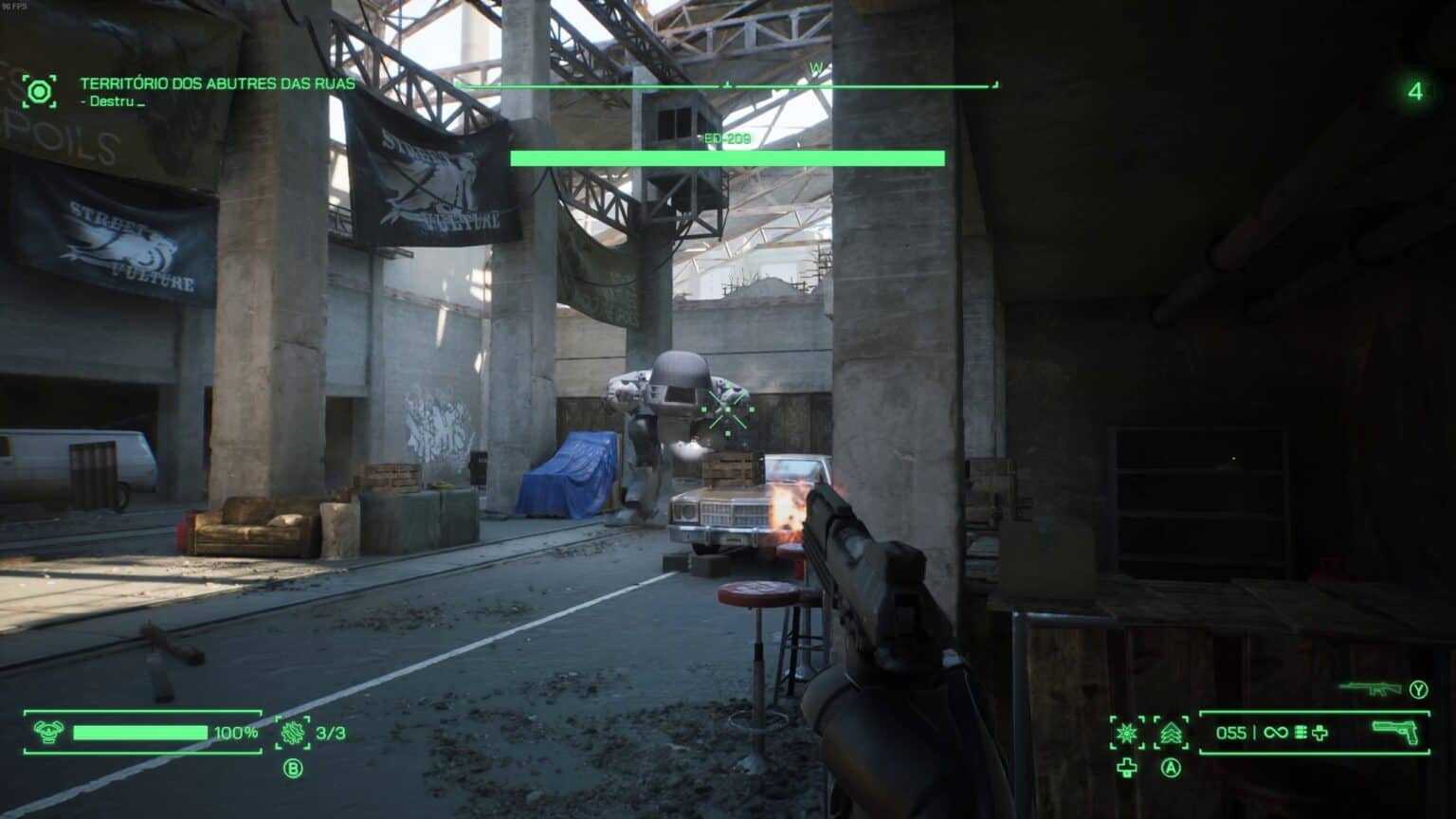
Task: Click the RoboCop helmet health icon
Action: (x=46, y=733)
